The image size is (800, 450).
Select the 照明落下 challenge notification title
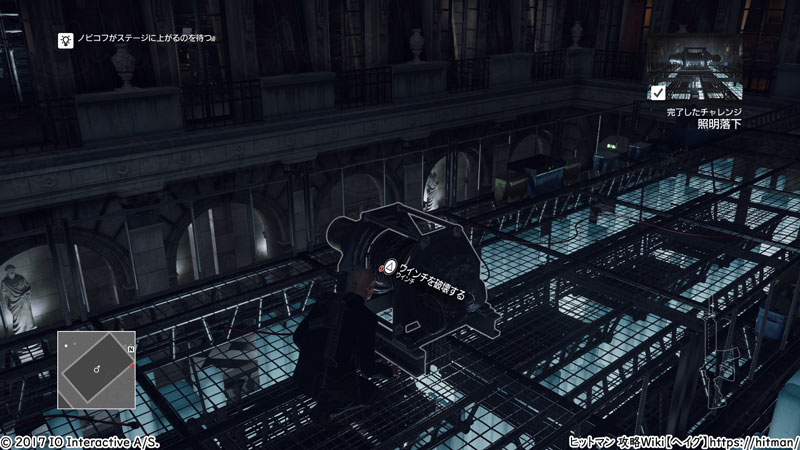click(718, 126)
